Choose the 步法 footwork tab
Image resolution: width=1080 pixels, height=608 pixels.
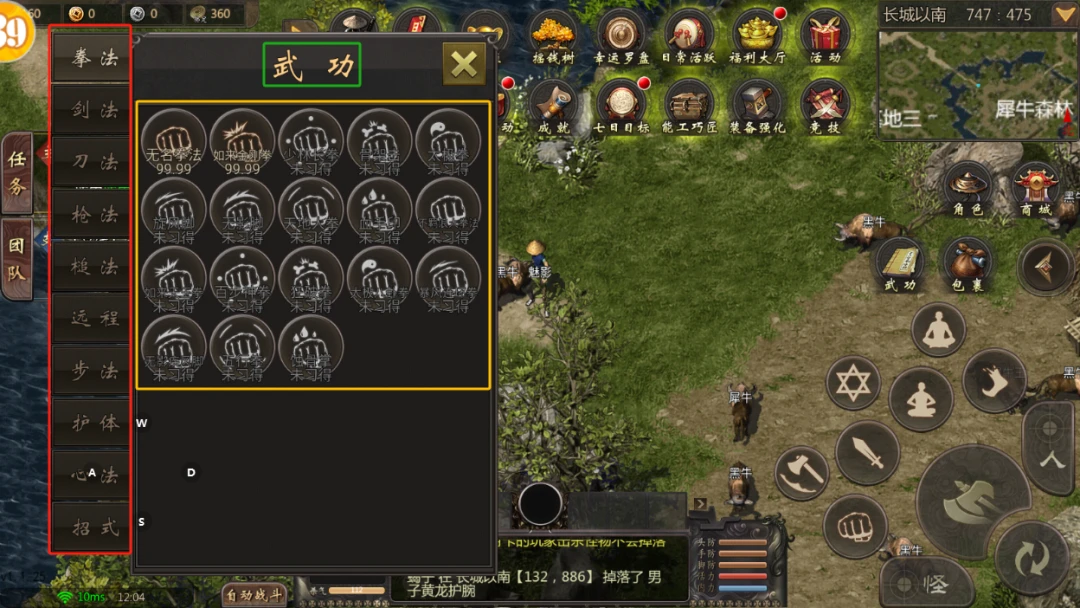pyautogui.click(x=91, y=371)
